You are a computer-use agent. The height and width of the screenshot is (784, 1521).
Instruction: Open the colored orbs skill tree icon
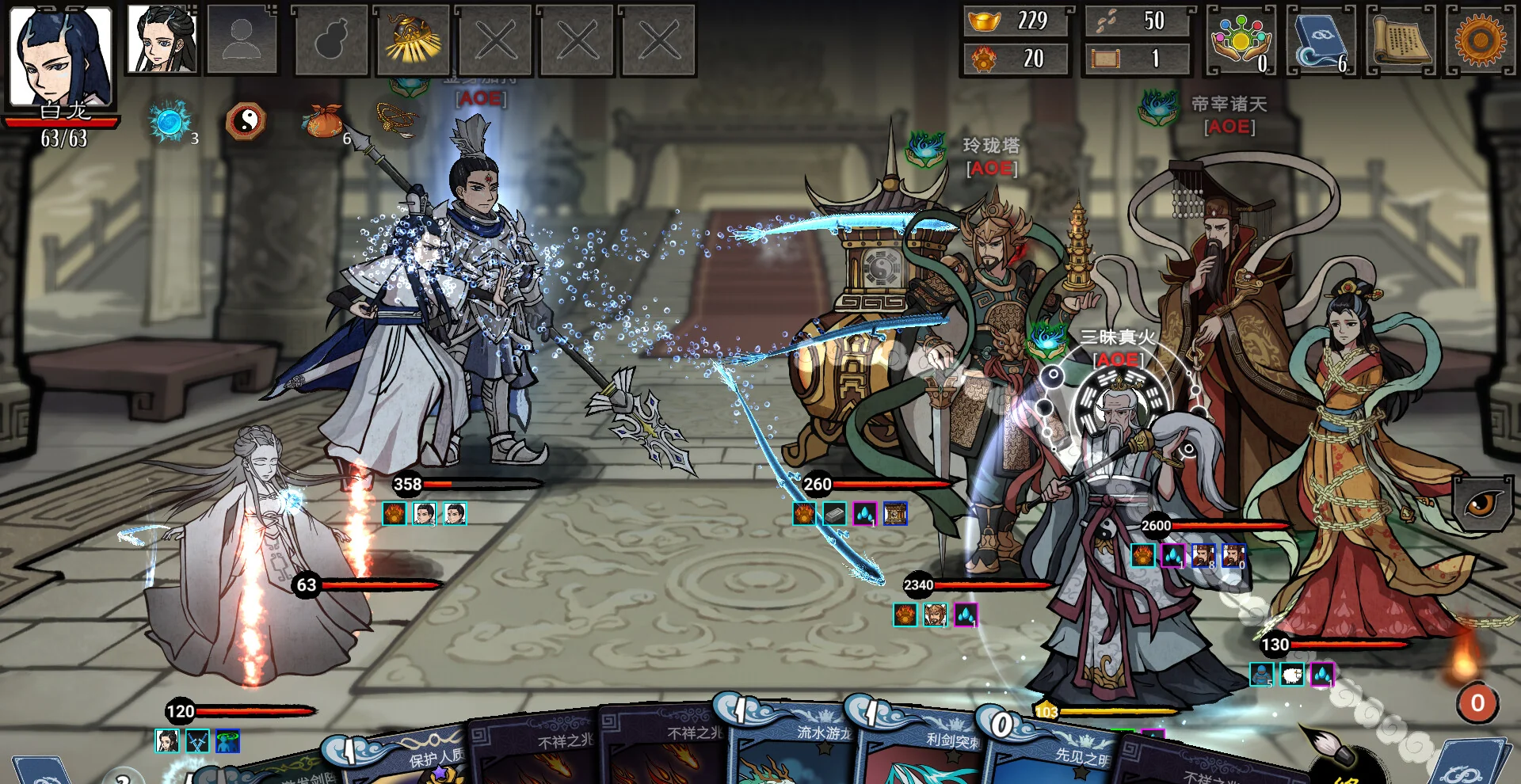point(1240,40)
